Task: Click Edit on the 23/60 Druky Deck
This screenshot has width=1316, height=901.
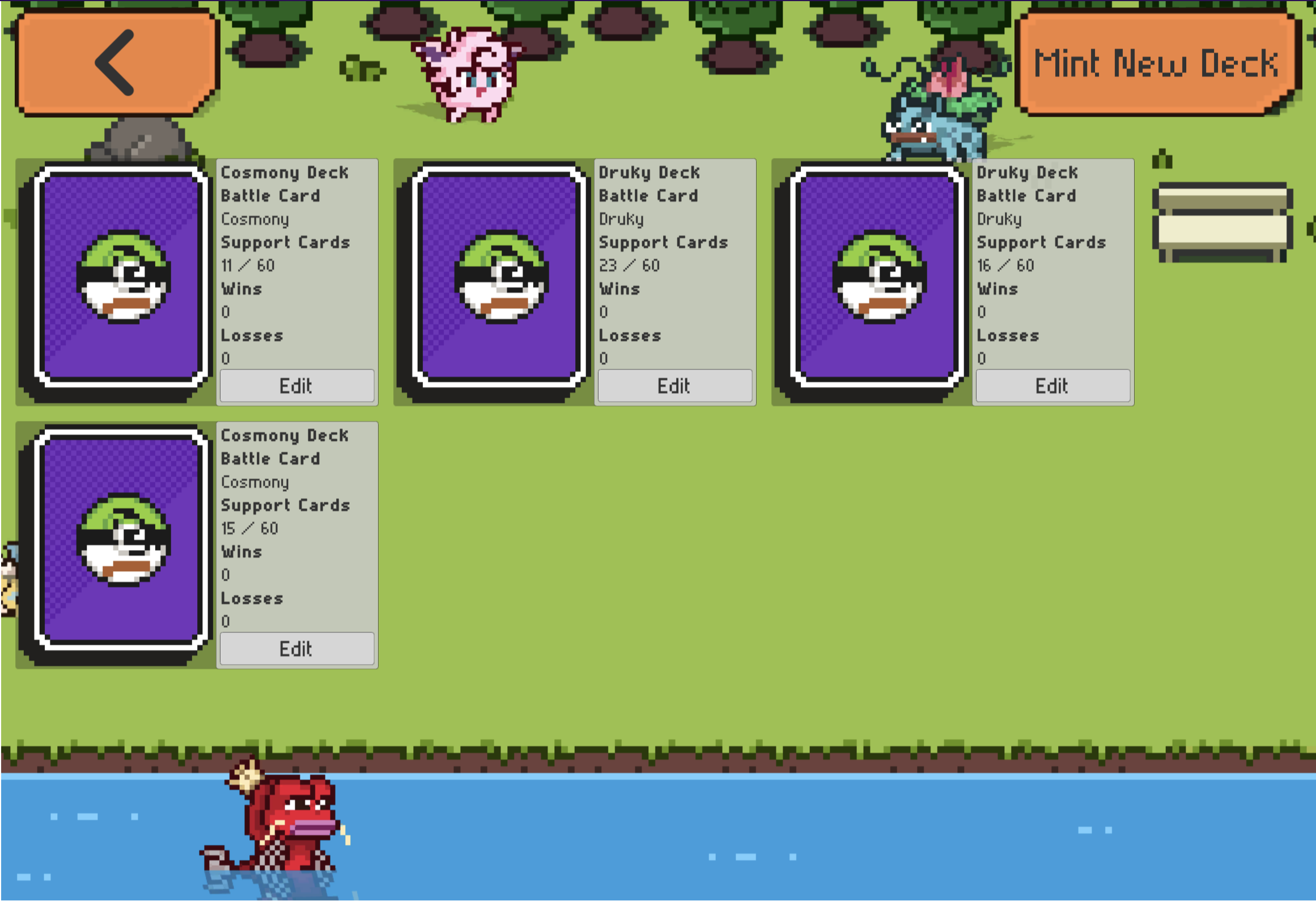Action: 674,386
